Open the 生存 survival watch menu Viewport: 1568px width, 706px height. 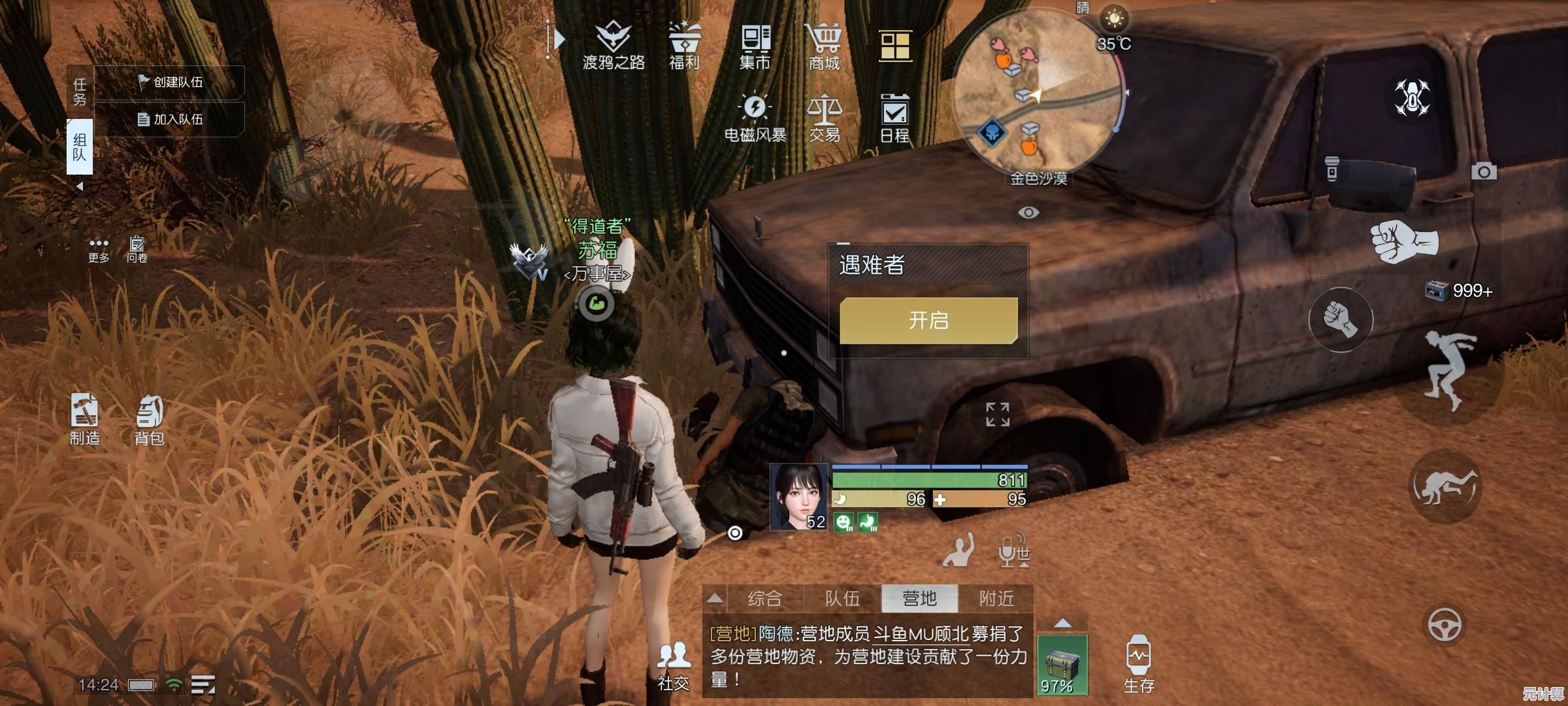pyautogui.click(x=1139, y=664)
